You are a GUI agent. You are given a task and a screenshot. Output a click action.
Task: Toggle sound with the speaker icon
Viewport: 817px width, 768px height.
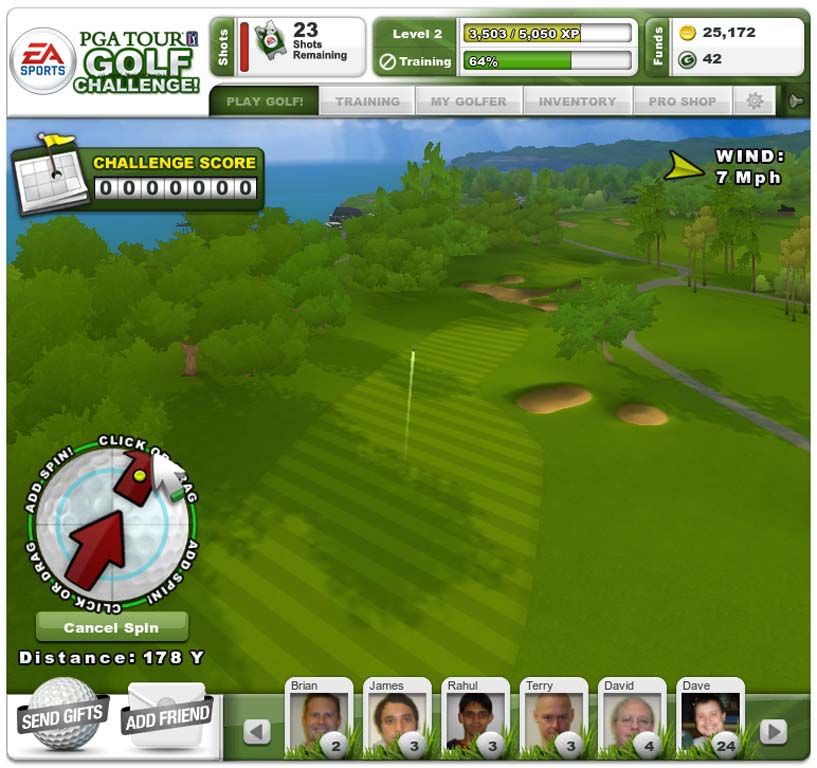tap(796, 101)
